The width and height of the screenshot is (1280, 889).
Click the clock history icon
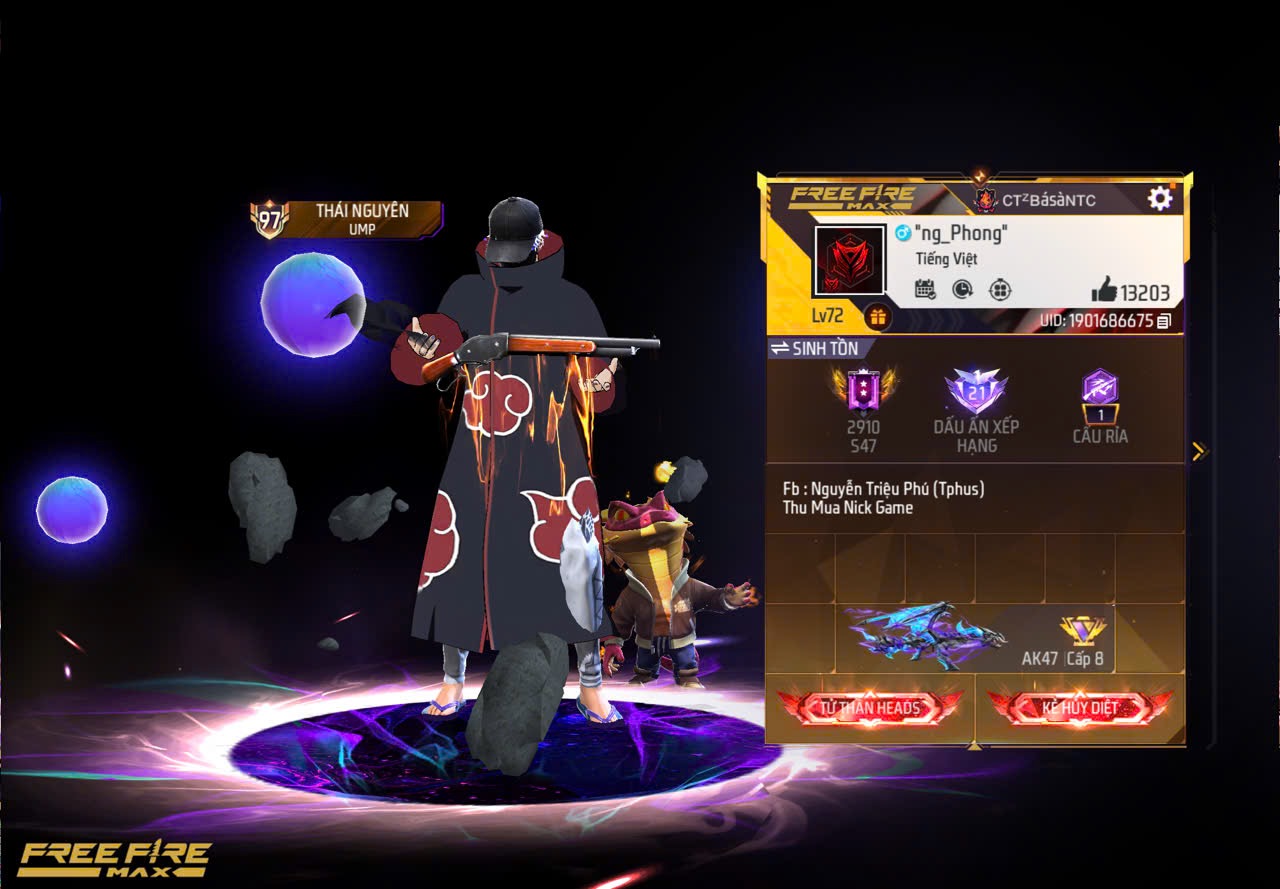[962, 290]
